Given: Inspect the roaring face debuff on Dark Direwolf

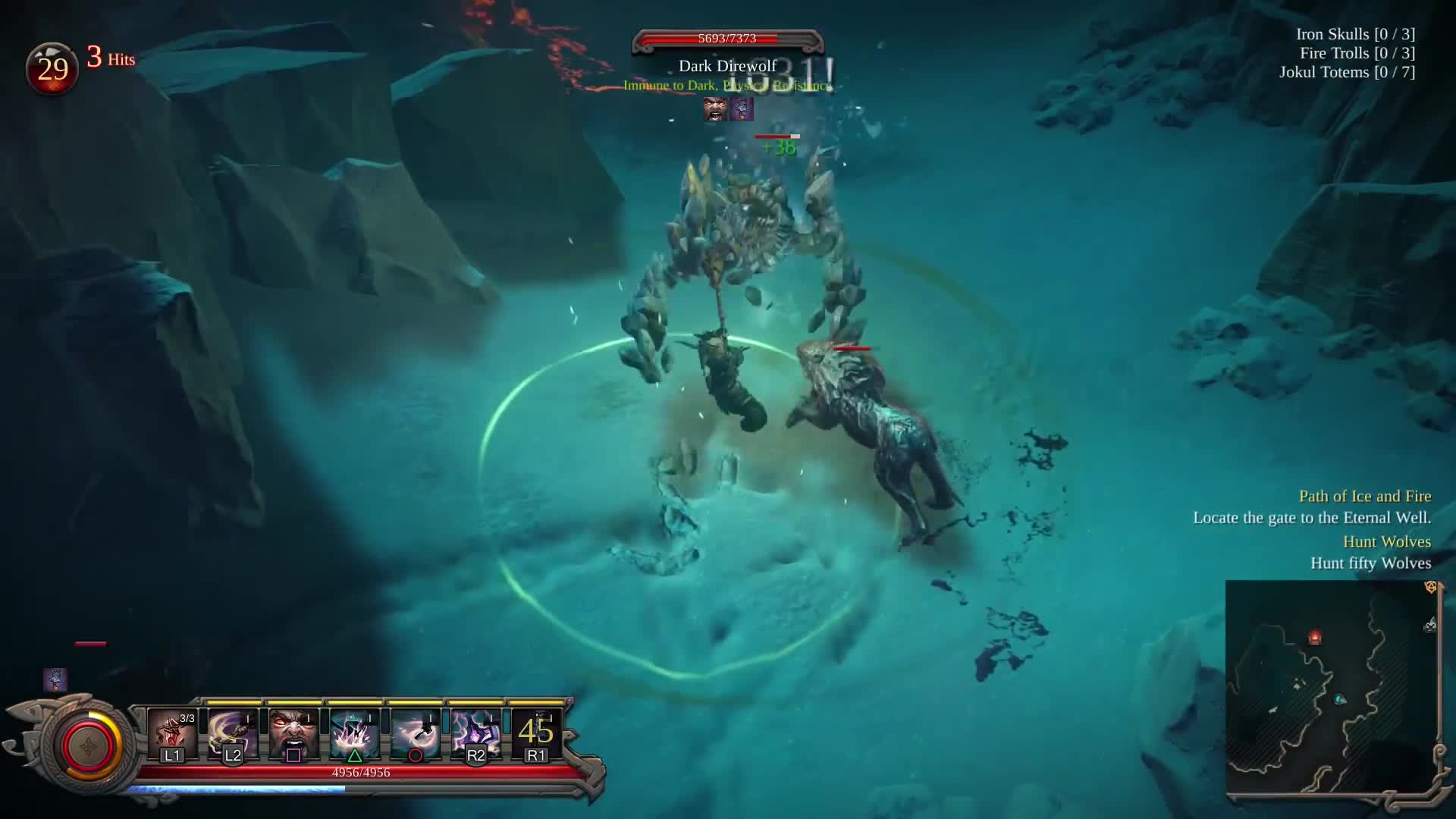Looking at the screenshot, I should coord(714,109).
